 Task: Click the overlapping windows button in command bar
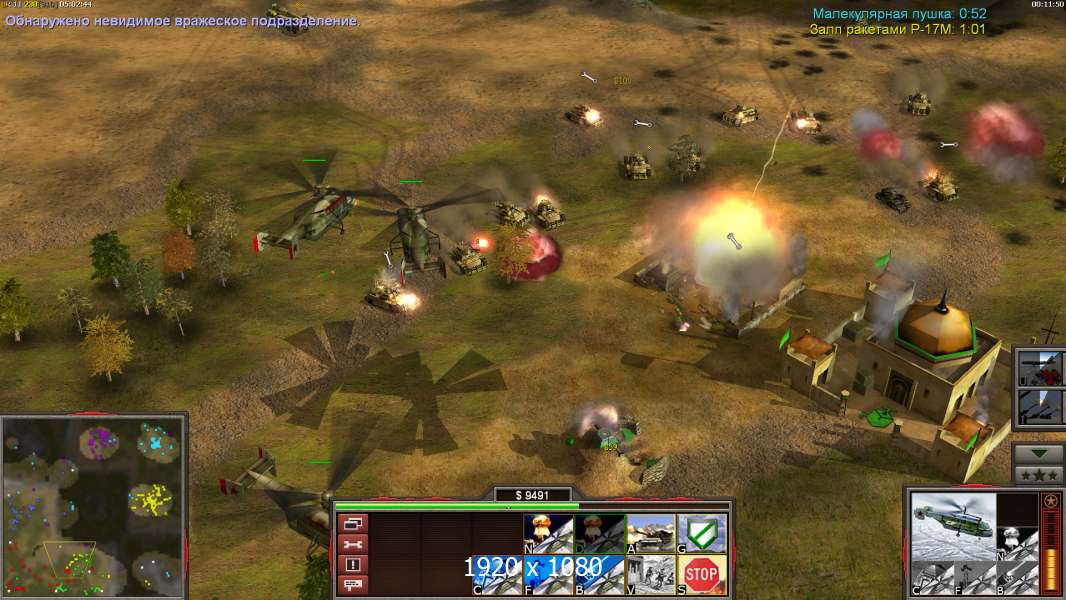[x=353, y=523]
